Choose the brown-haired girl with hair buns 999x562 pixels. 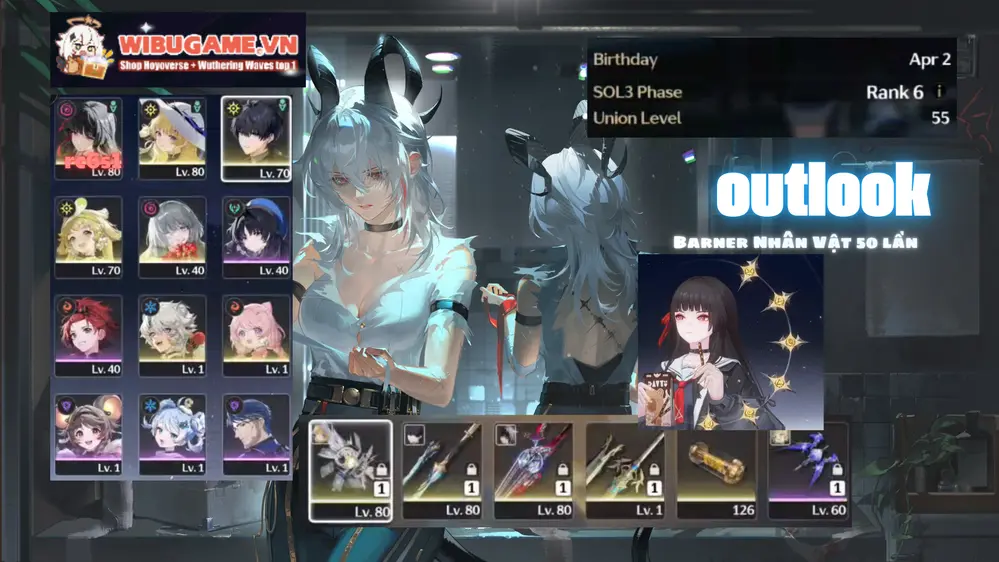point(88,433)
